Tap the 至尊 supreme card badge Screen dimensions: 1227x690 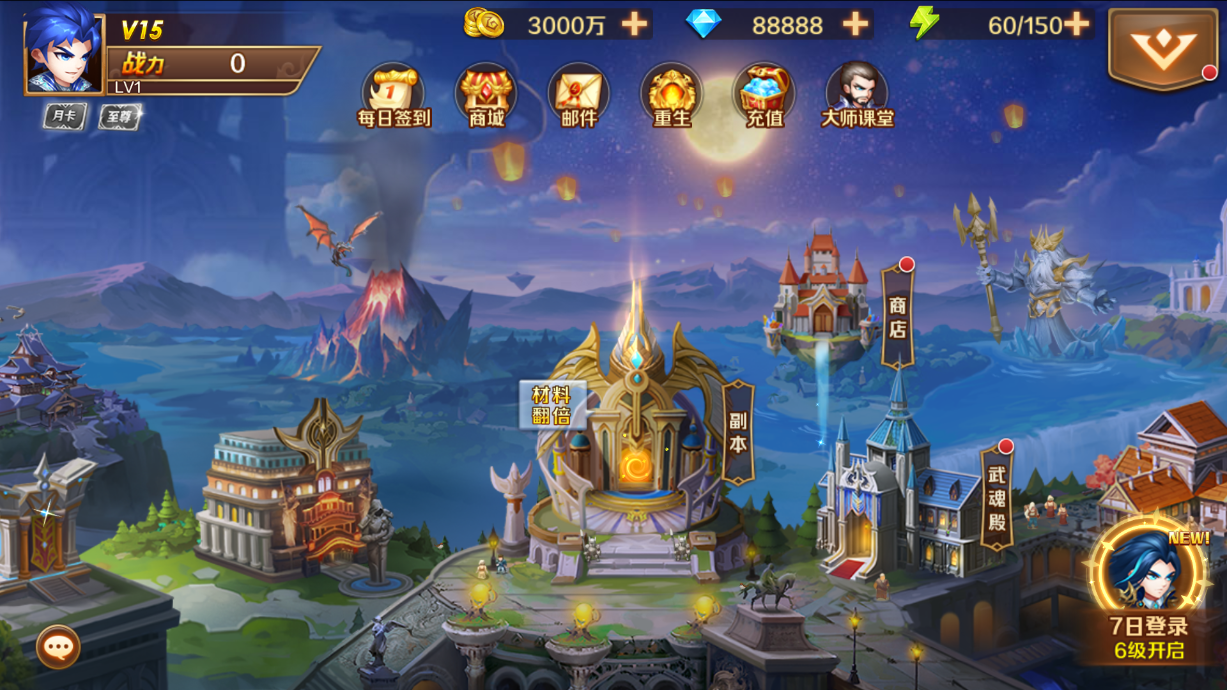pyautogui.click(x=121, y=117)
